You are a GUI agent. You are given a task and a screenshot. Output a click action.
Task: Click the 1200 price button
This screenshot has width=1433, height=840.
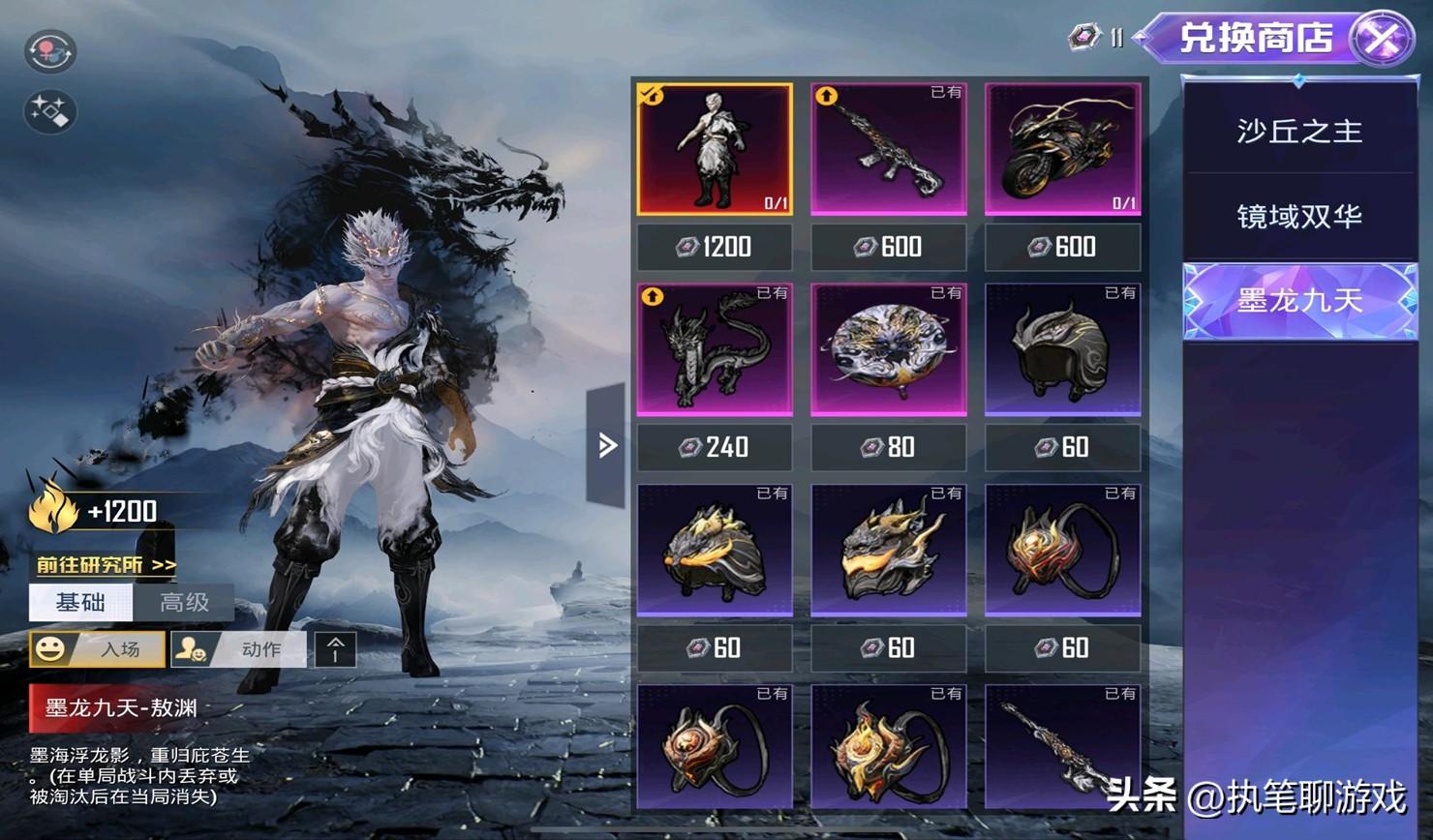pos(715,248)
